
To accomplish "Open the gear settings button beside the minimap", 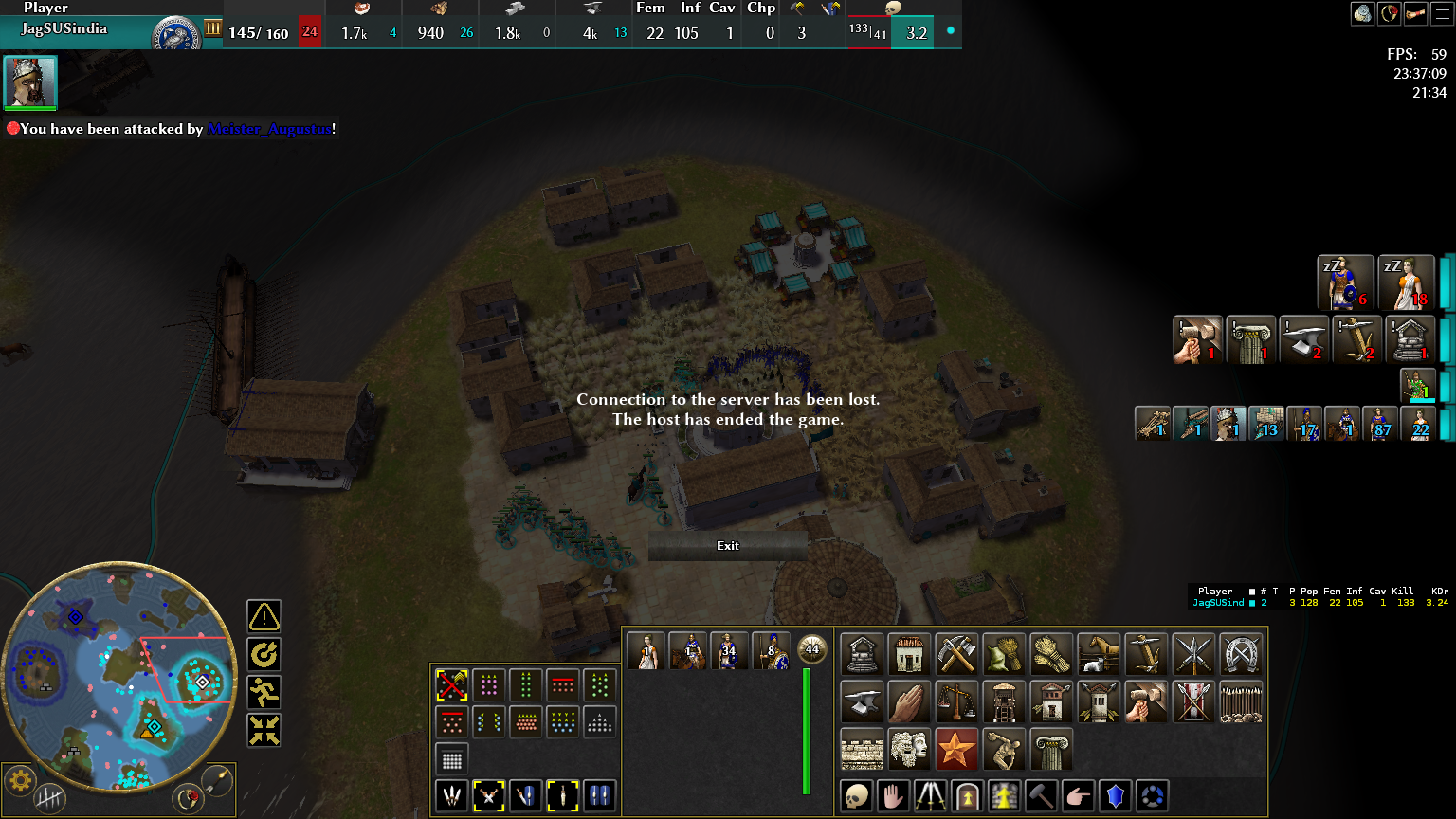I will [21, 782].
